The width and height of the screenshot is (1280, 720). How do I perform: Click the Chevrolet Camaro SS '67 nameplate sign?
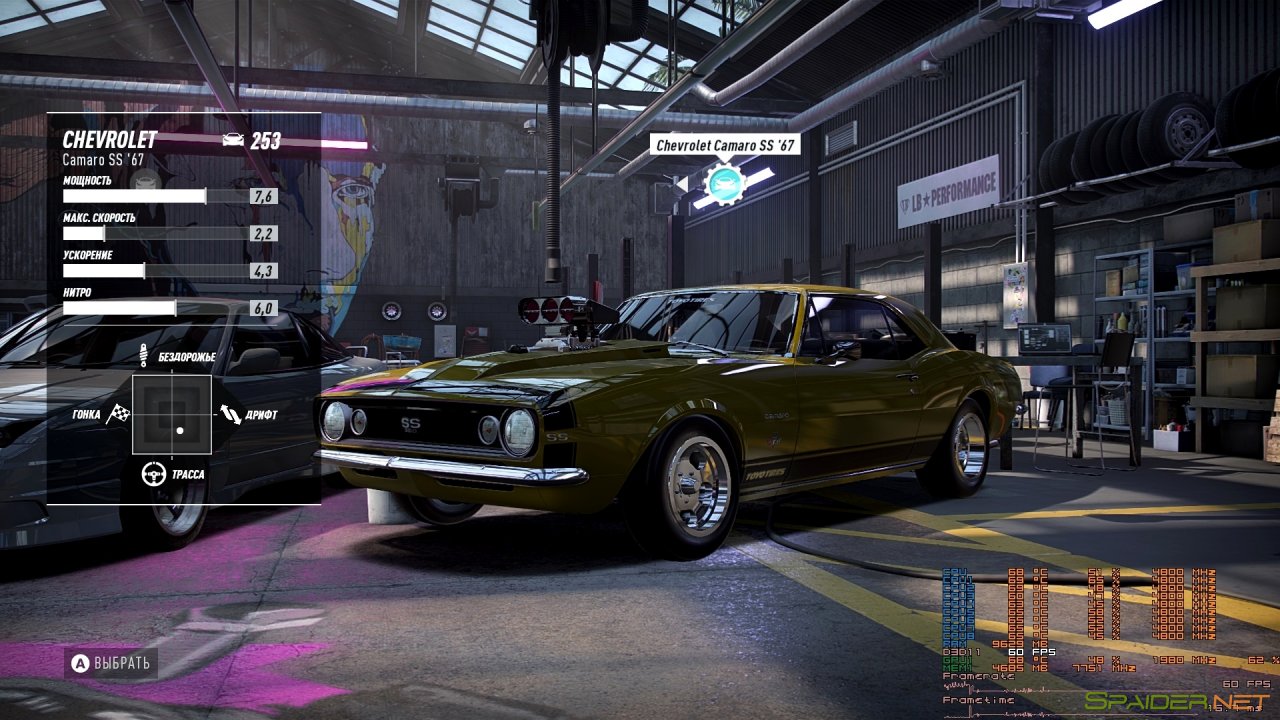(x=723, y=143)
